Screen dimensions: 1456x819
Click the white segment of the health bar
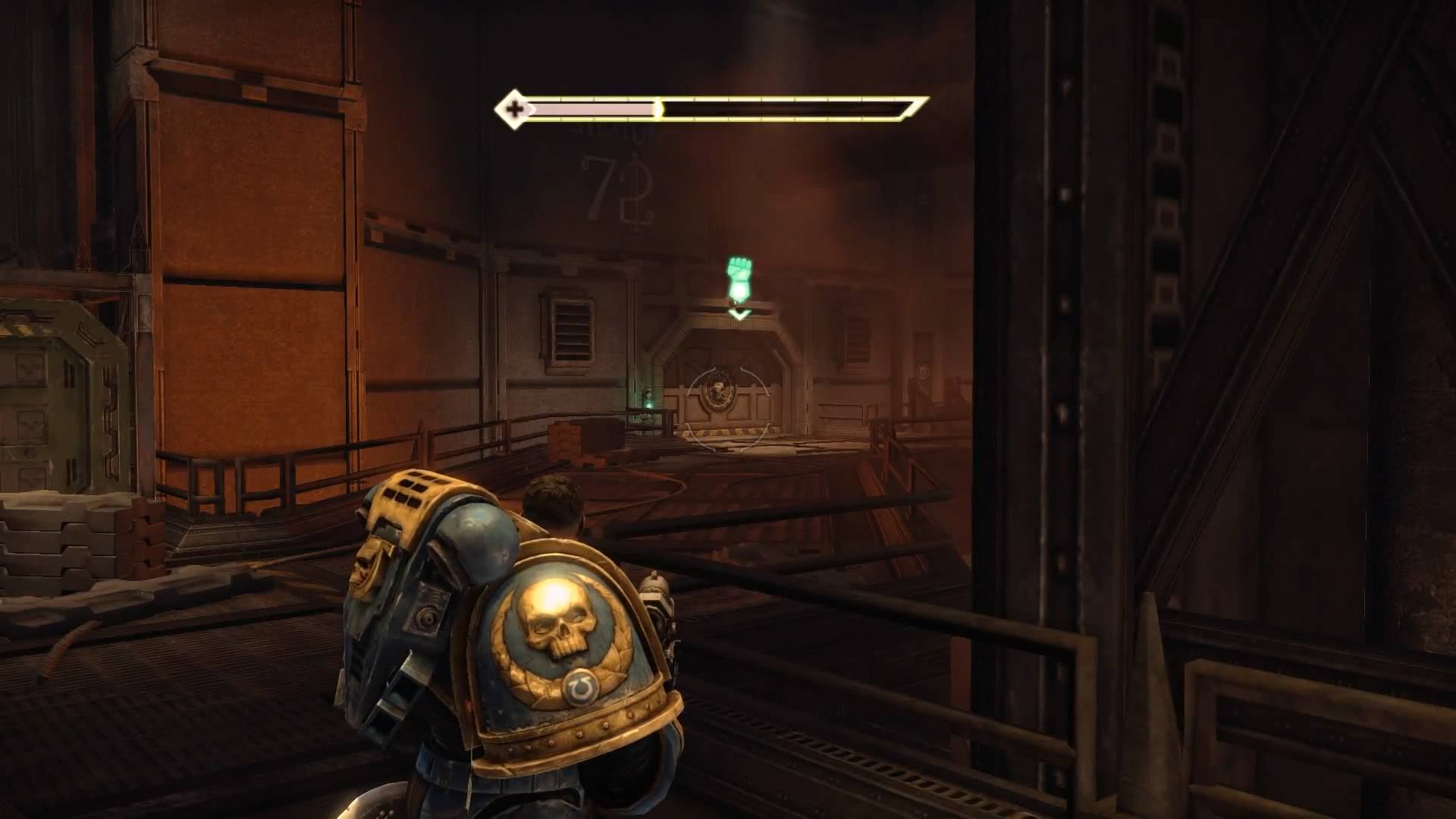[591, 108]
